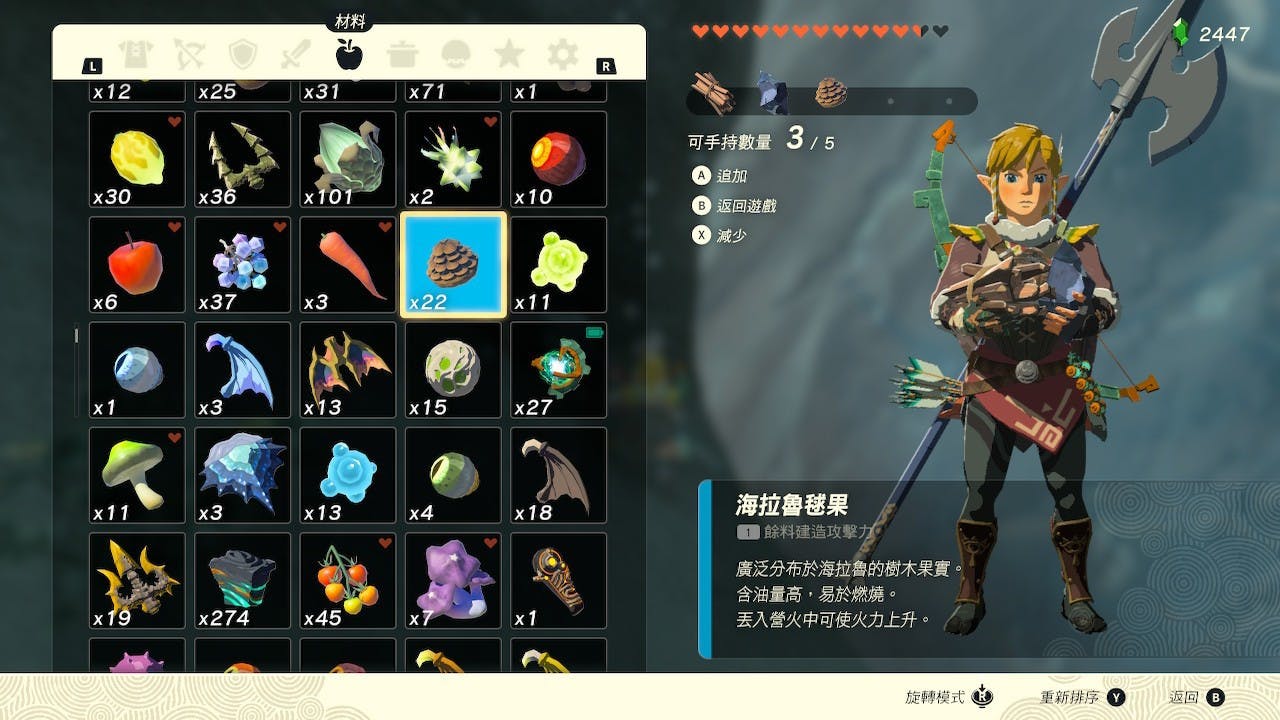Select the apple materials tab
Viewport: 1280px width, 720px height.
[x=349, y=54]
